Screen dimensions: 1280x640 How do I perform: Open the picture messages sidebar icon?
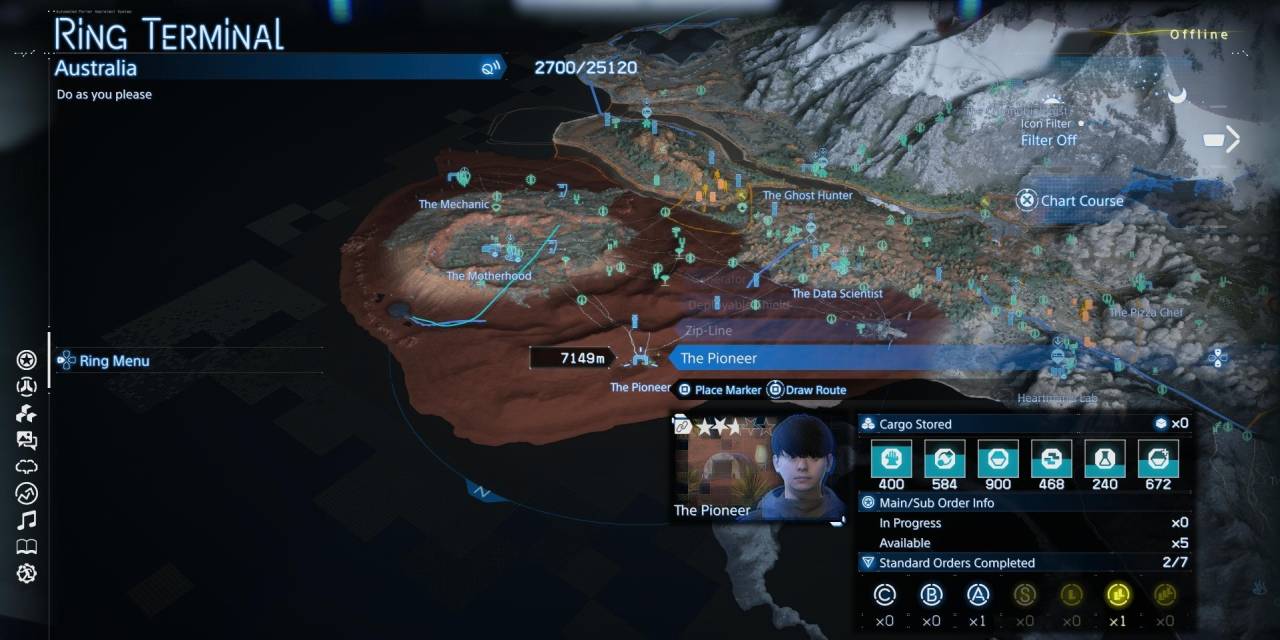[27, 440]
